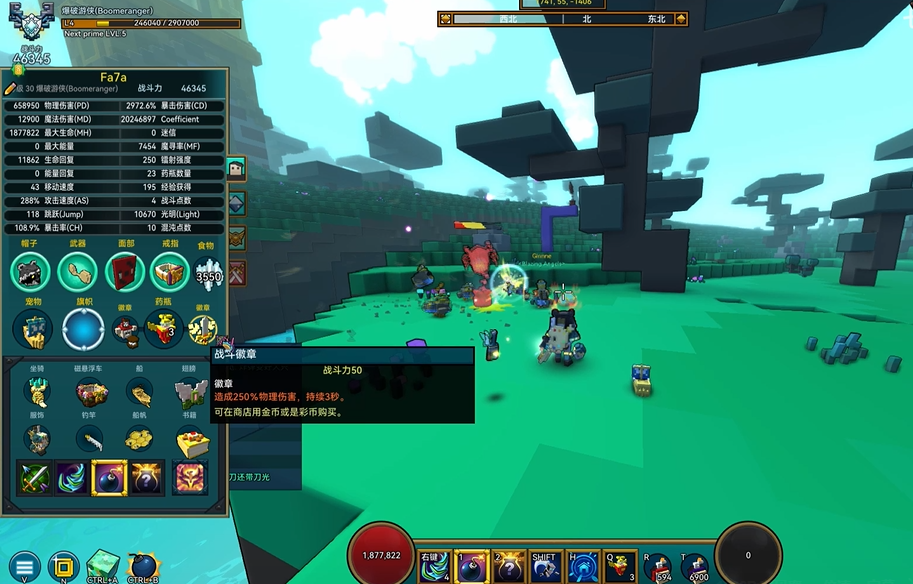
Task: Open the fishing pole (钓竿) slot
Action: (x=90, y=439)
